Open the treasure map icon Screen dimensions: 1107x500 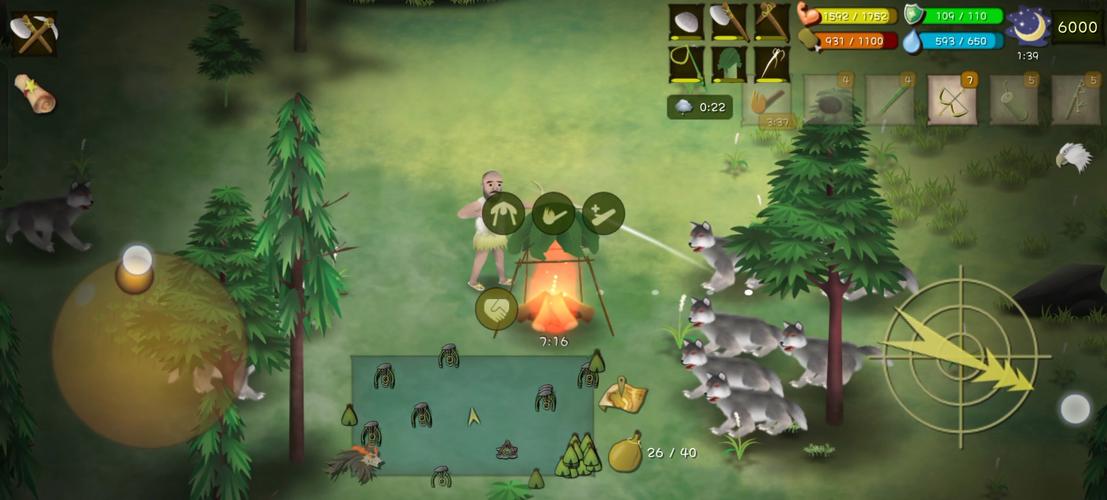pyautogui.click(x=622, y=395)
